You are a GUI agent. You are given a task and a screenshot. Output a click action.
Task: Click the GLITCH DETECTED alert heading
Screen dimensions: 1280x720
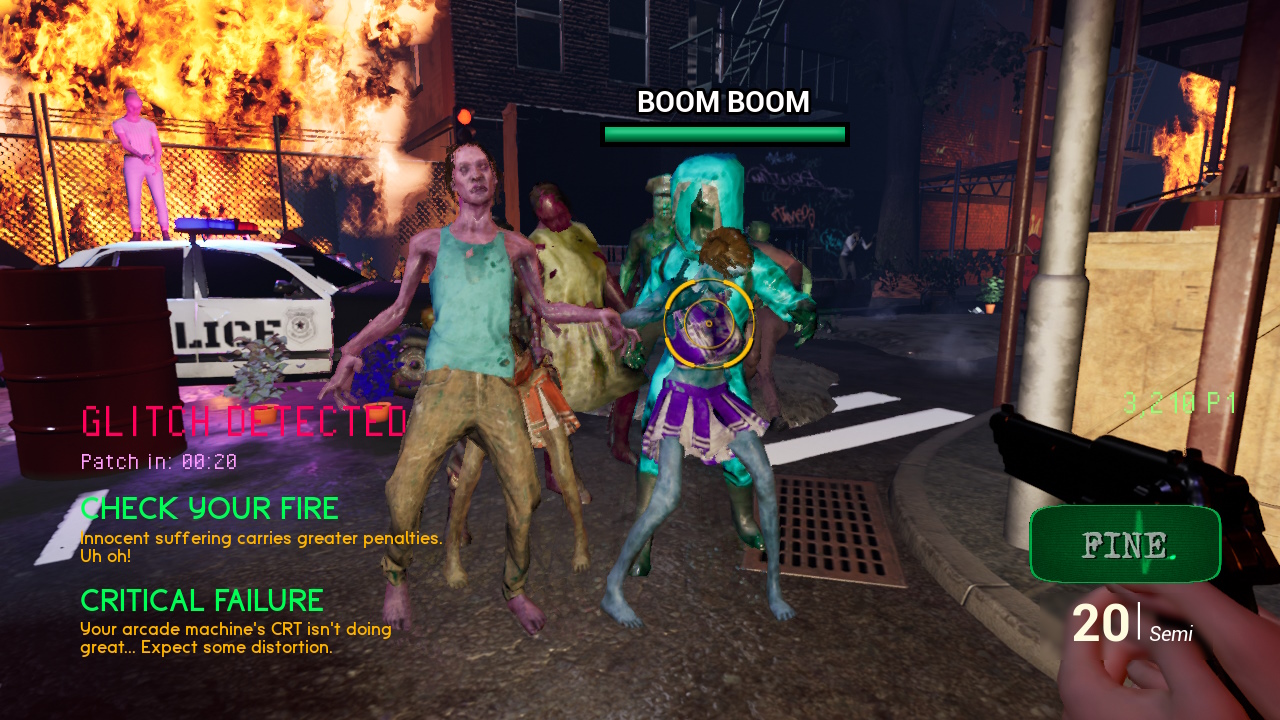pos(244,422)
